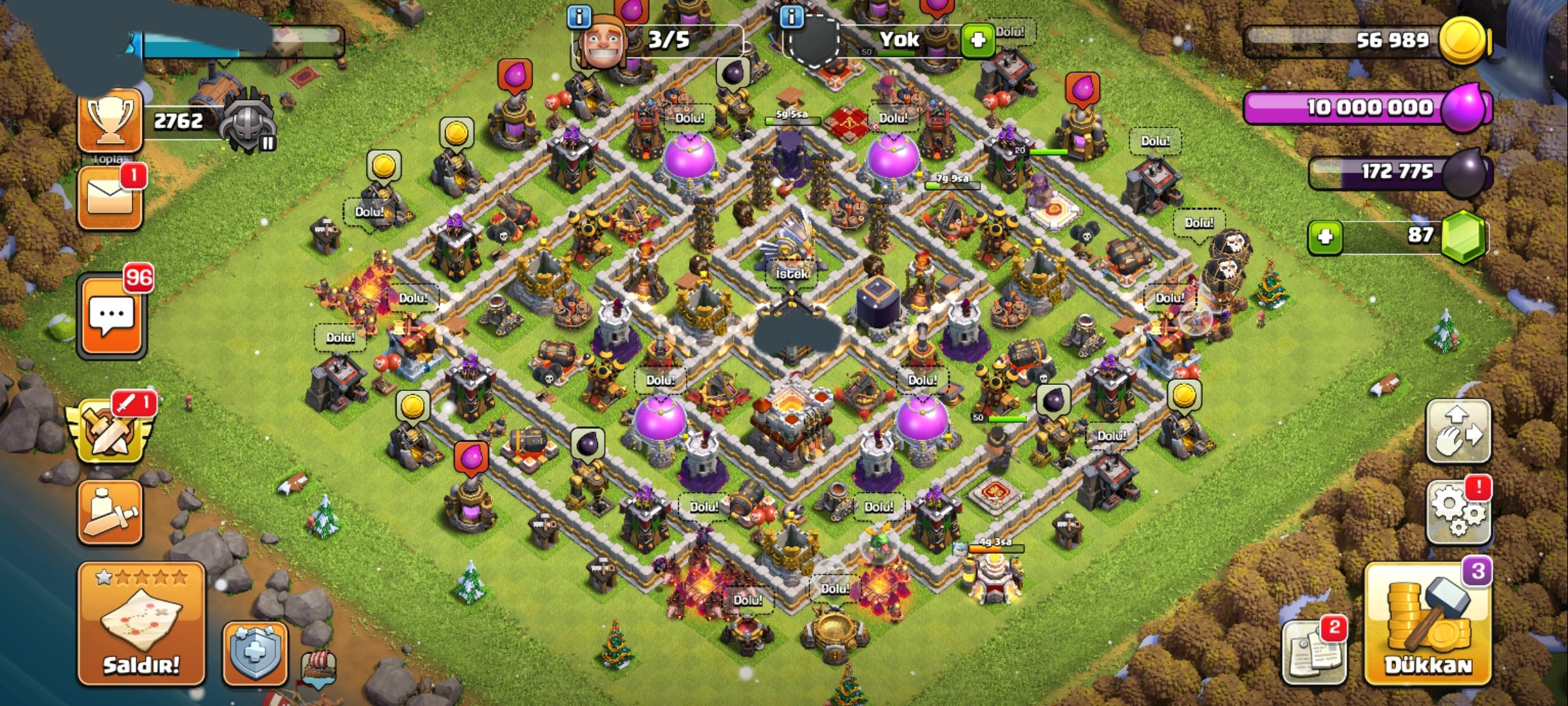Show info for the Yok shield status

(792, 17)
